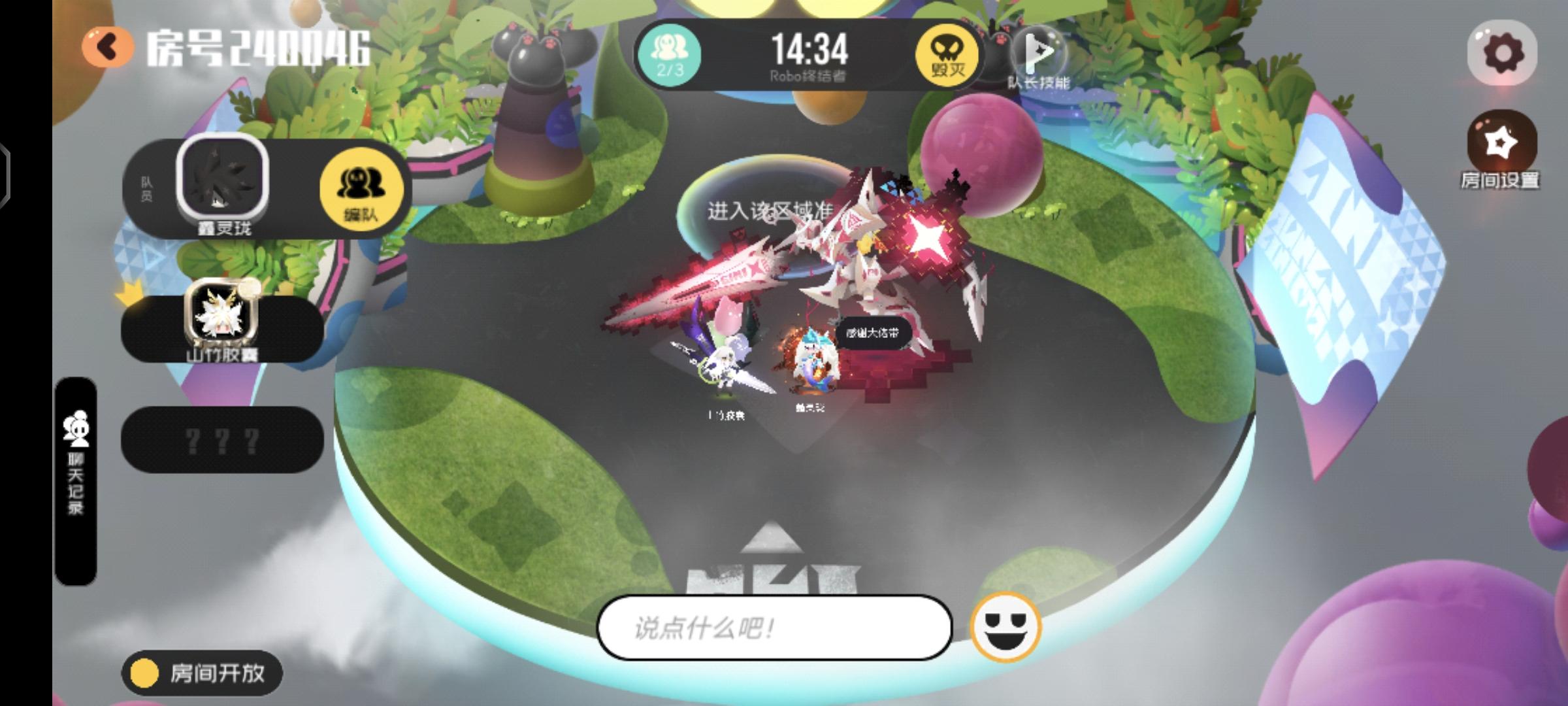Viewport: 1568px width, 706px height.
Task: Tap the 2/3 team members icon
Action: (x=670, y=56)
